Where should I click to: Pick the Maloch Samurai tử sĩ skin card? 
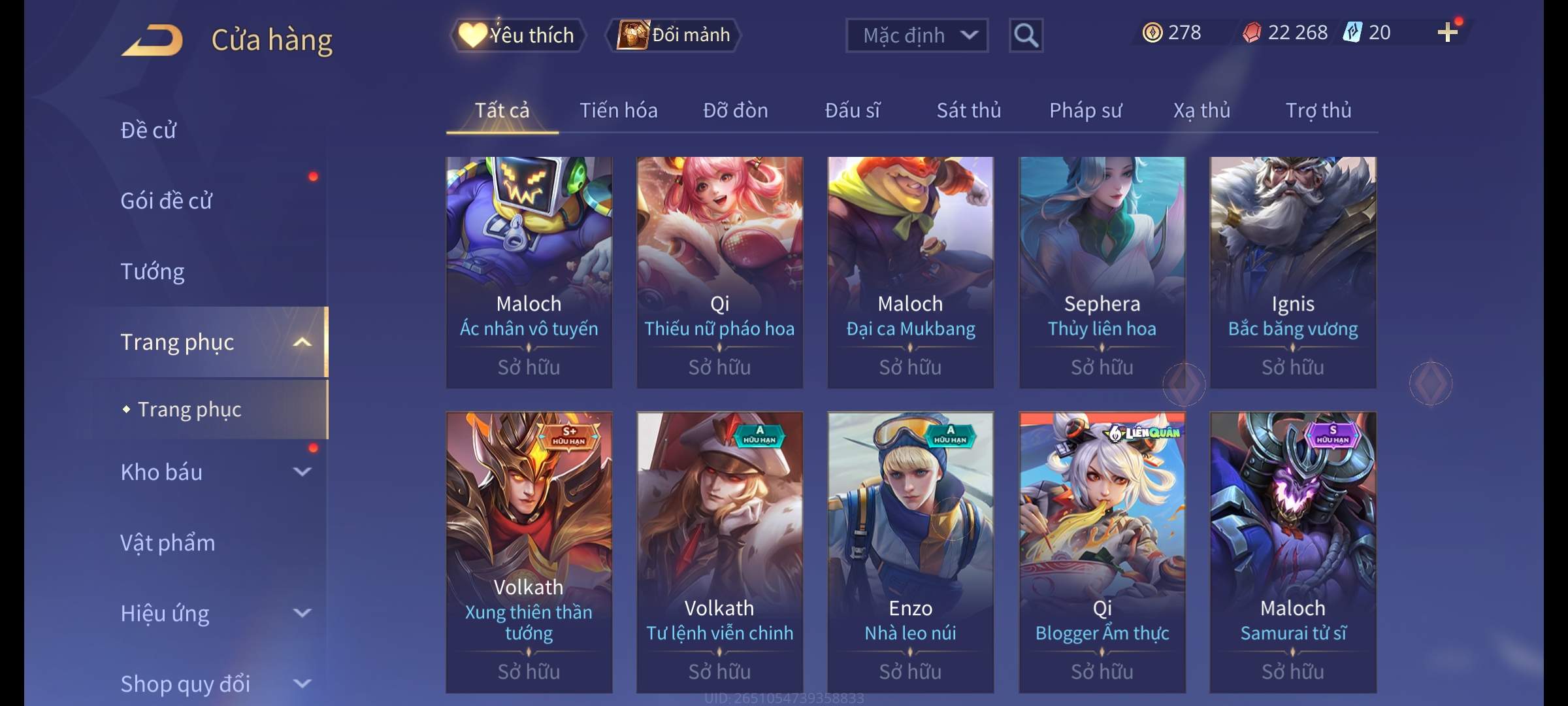1292,550
